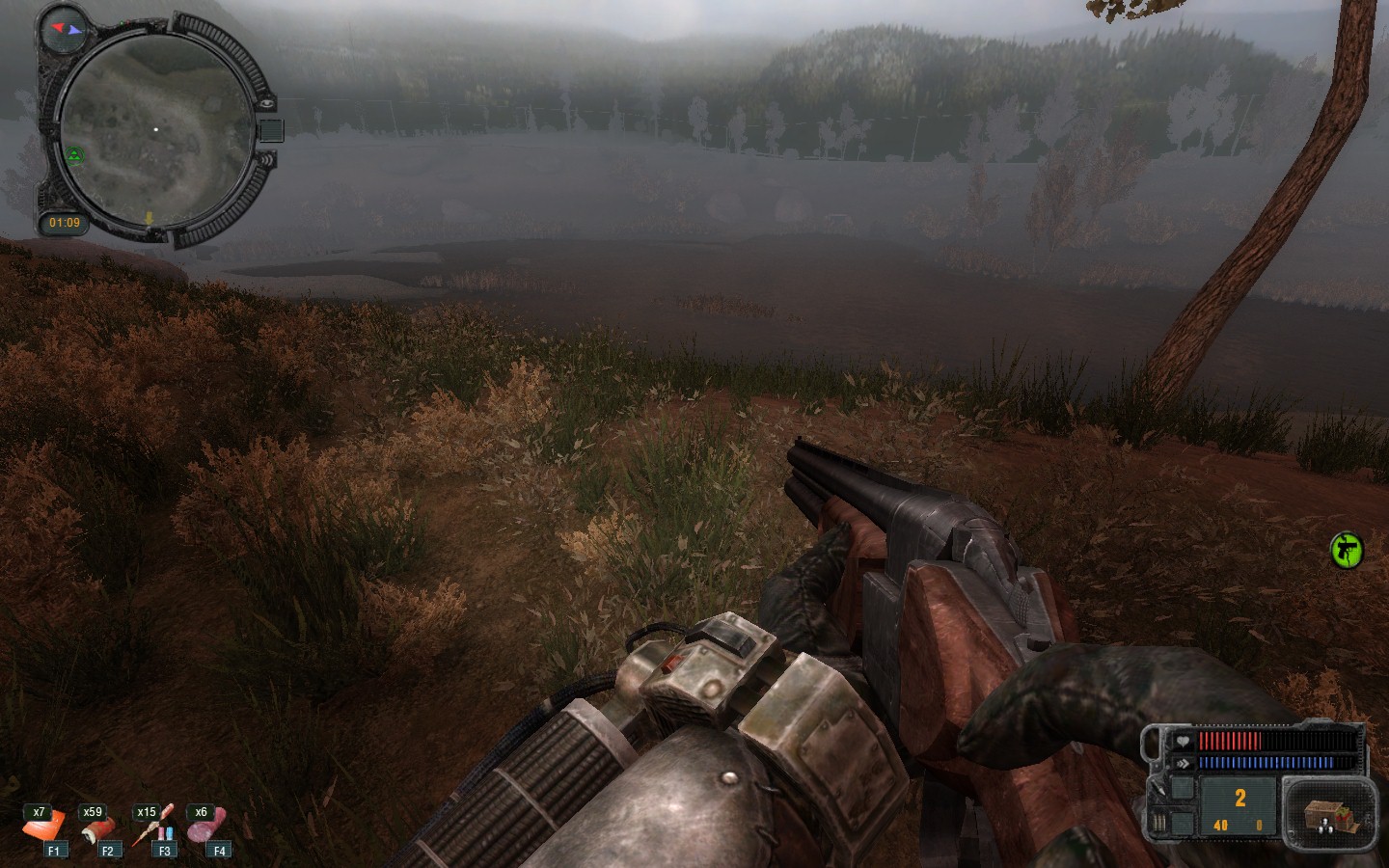This screenshot has height=868, width=1389.
Task: Click the yellow arrow marker on the minimap edge
Action: pyautogui.click(x=150, y=218)
